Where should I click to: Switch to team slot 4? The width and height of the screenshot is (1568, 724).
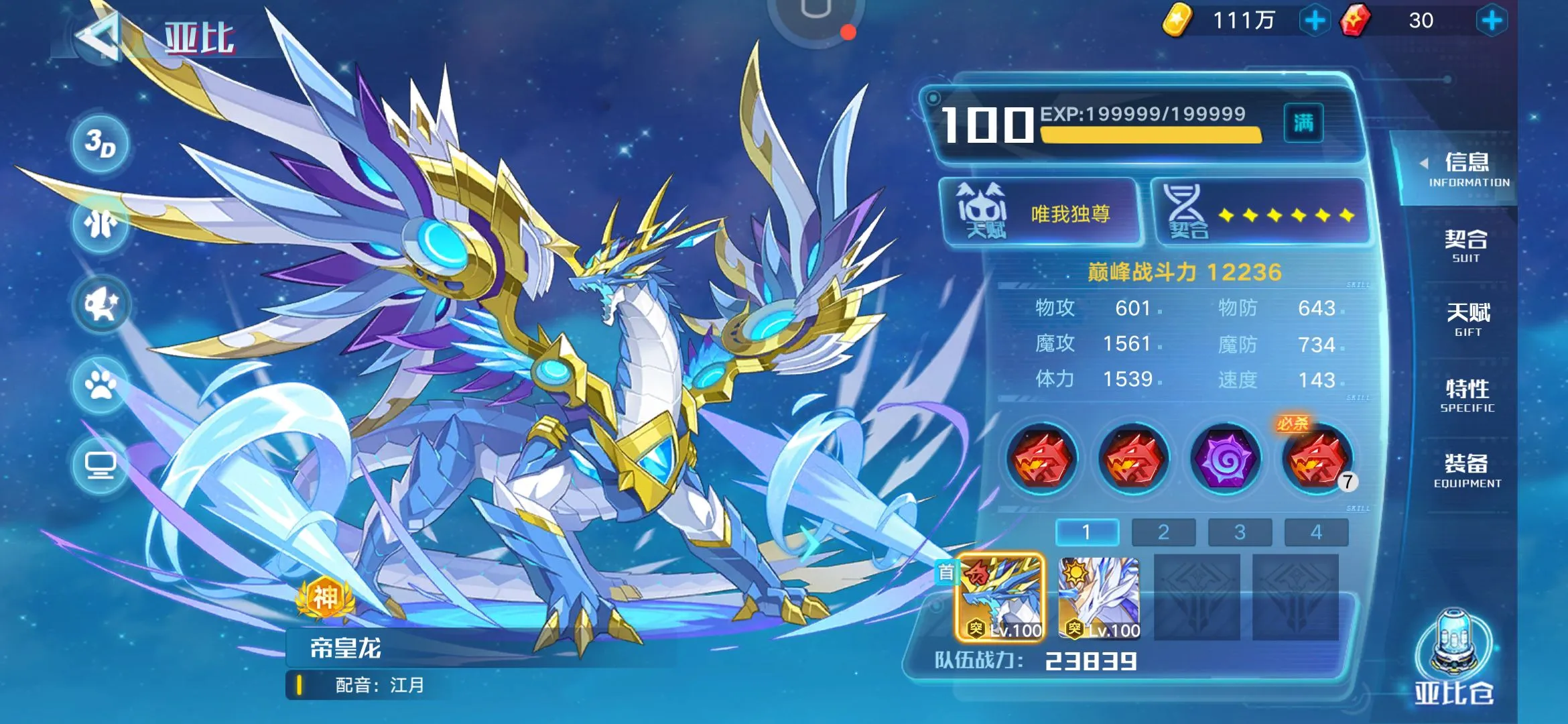tap(1316, 532)
